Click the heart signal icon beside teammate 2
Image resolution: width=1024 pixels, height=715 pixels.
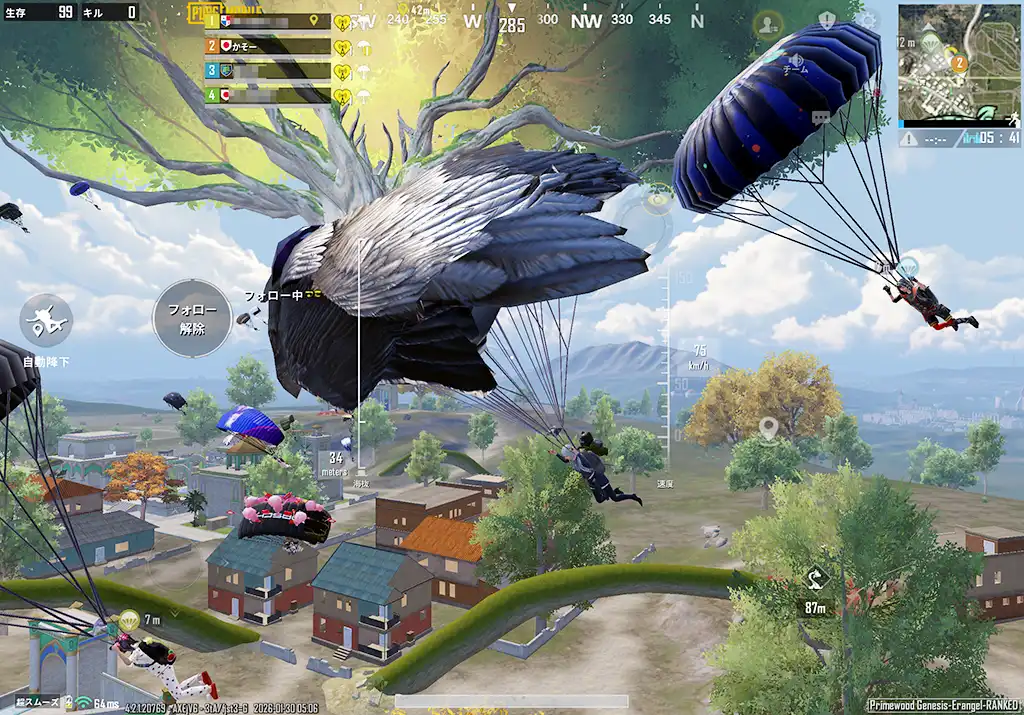pyautogui.click(x=342, y=46)
